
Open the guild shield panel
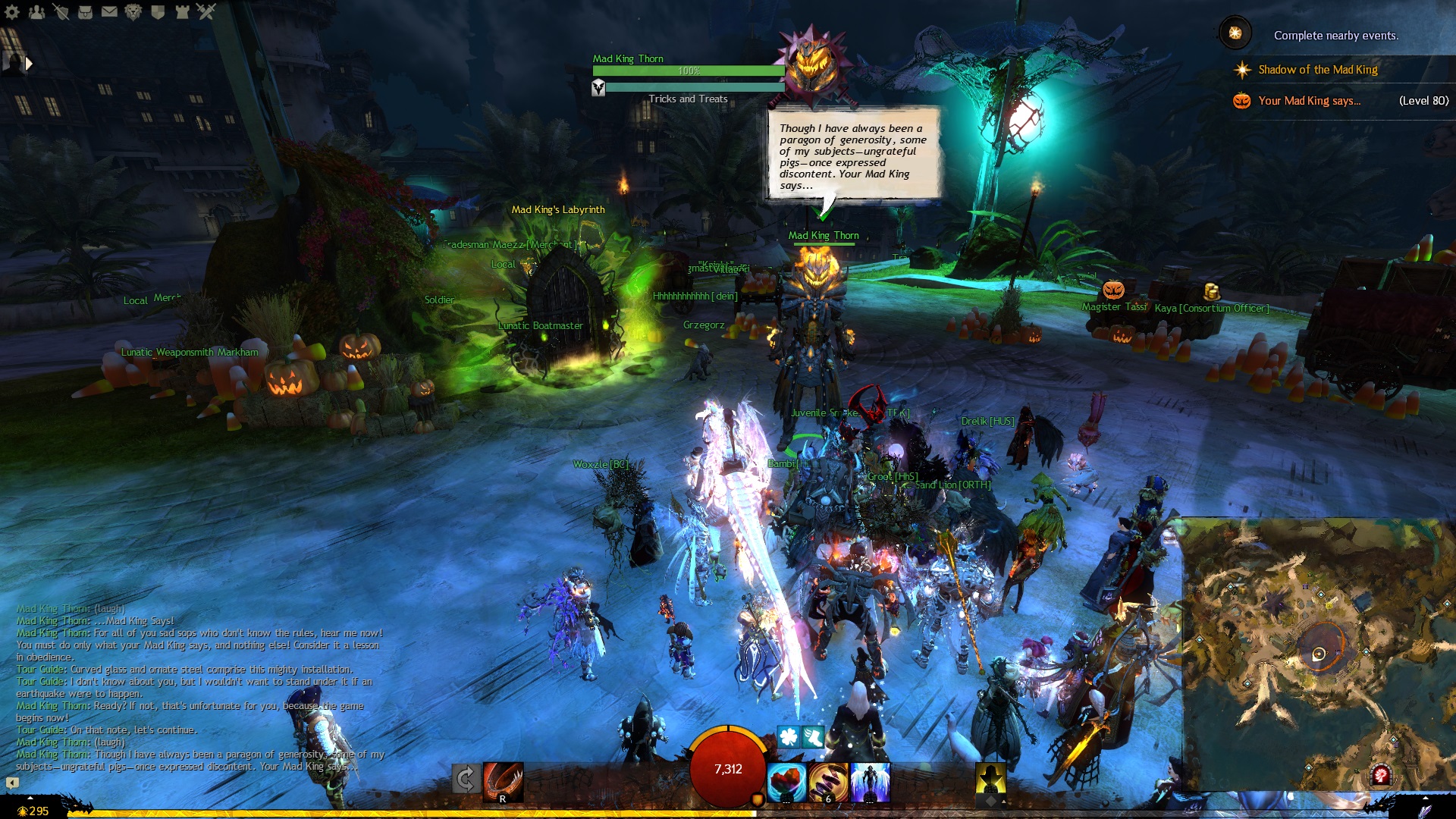pos(158,11)
